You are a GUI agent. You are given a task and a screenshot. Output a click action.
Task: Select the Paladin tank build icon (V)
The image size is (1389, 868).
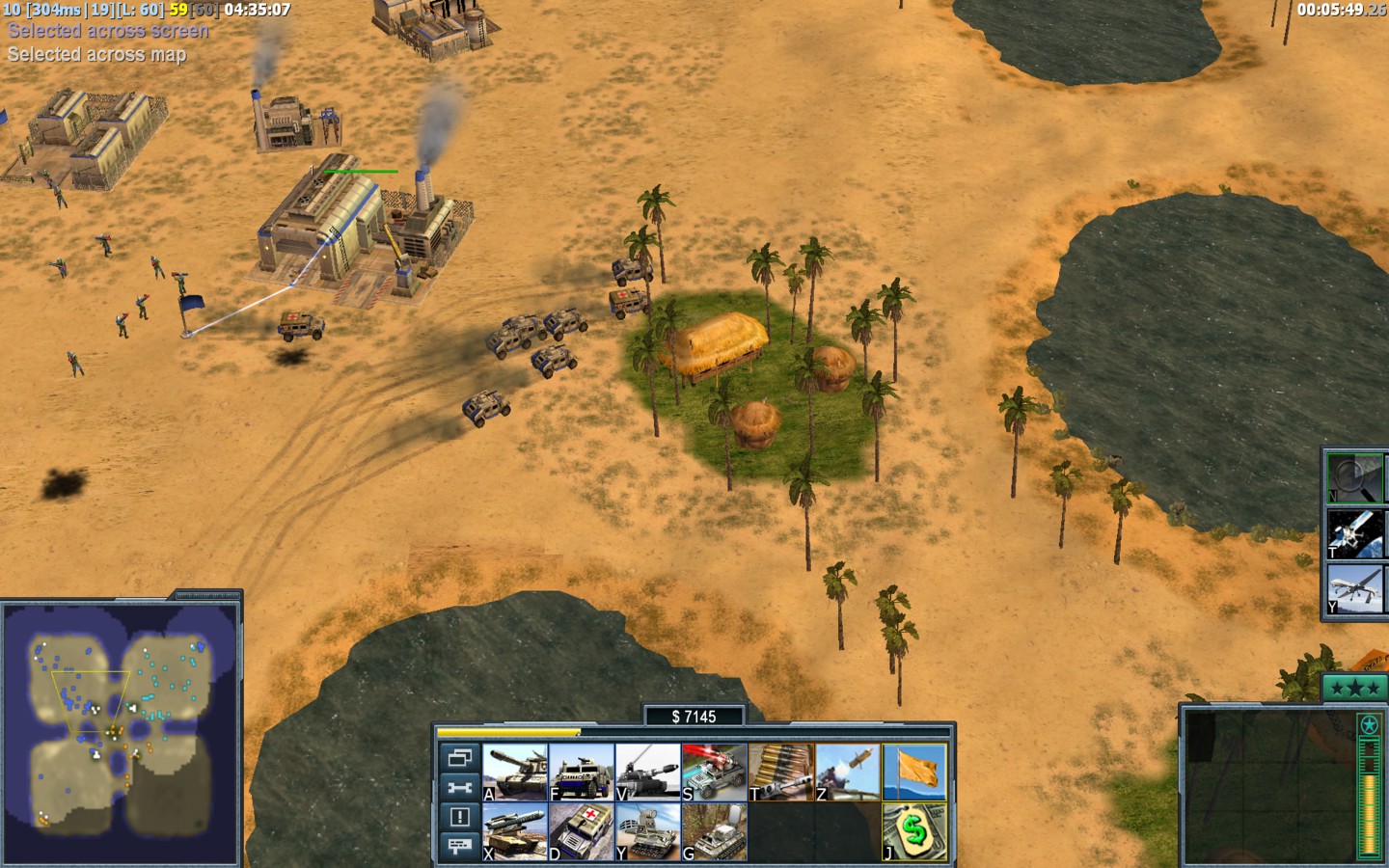click(x=648, y=772)
